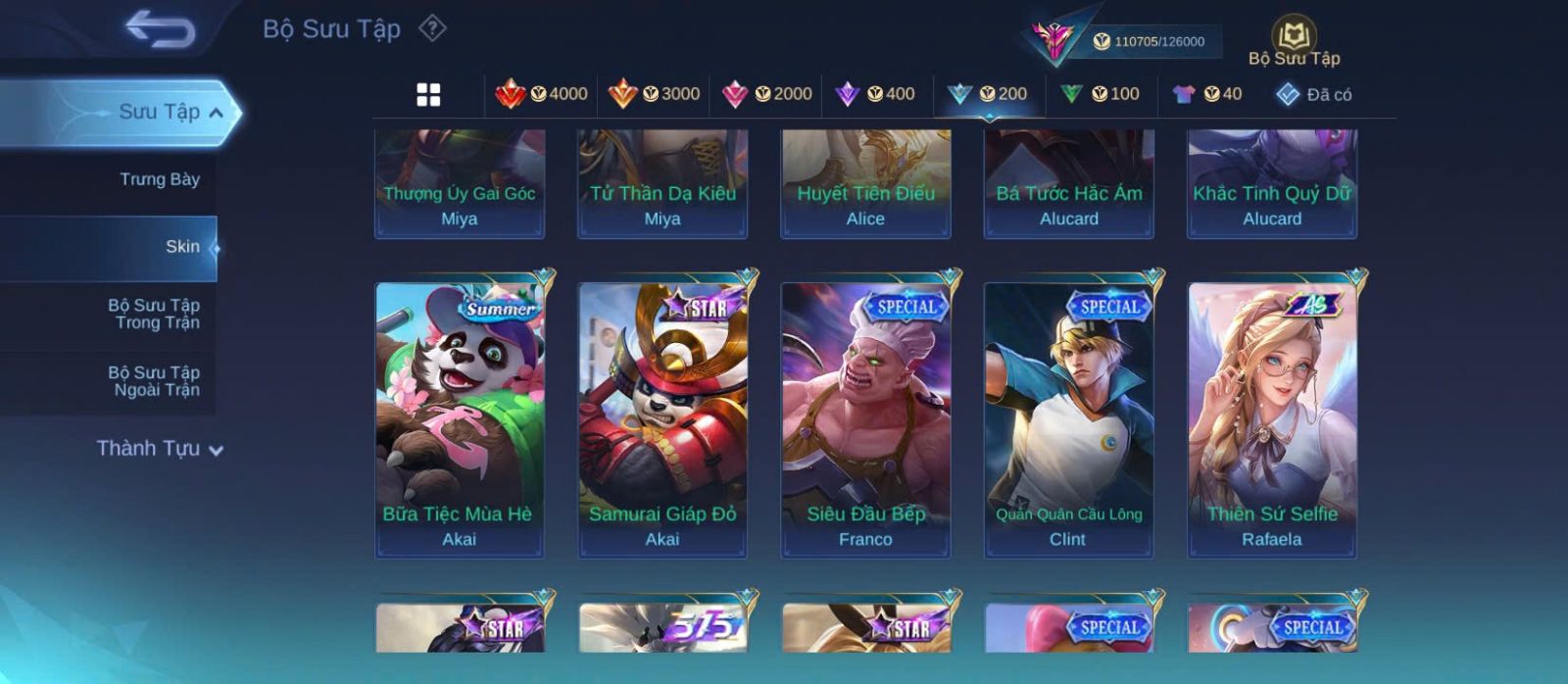Filter skins by the 4000 point tier
Screen dimensions: 1568x684
click(541, 94)
